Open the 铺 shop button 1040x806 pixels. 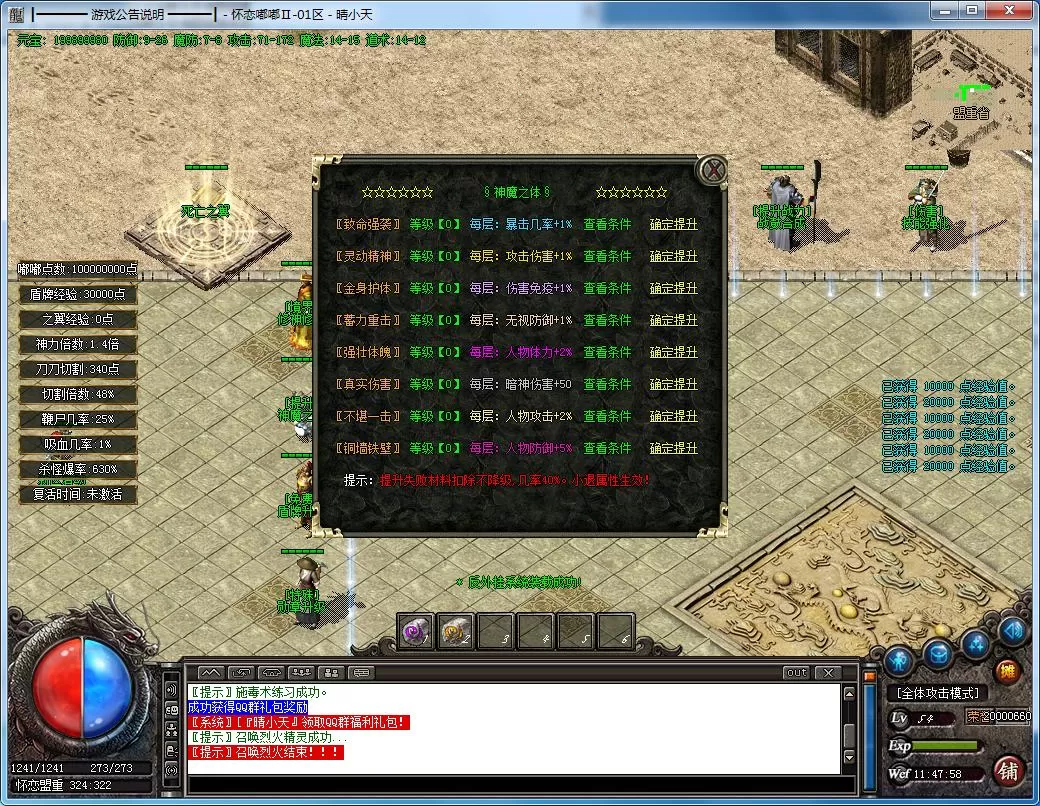(1008, 770)
